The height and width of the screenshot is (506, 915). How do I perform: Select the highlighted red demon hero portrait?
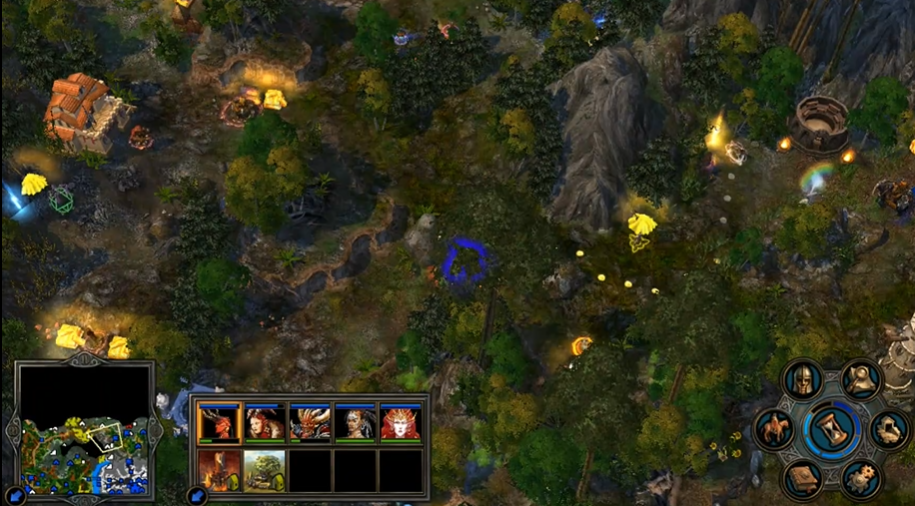[x=218, y=423]
